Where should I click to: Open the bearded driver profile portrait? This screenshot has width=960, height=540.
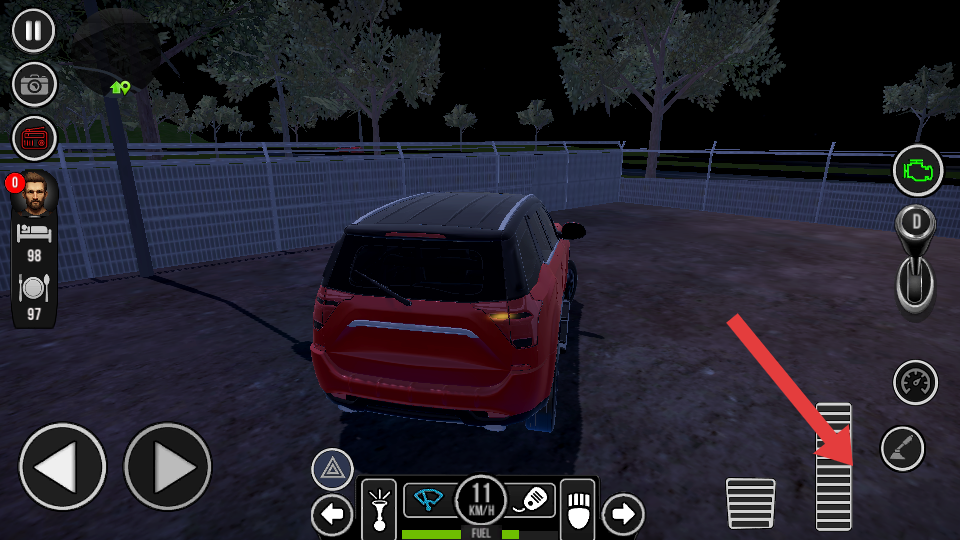[x=34, y=193]
